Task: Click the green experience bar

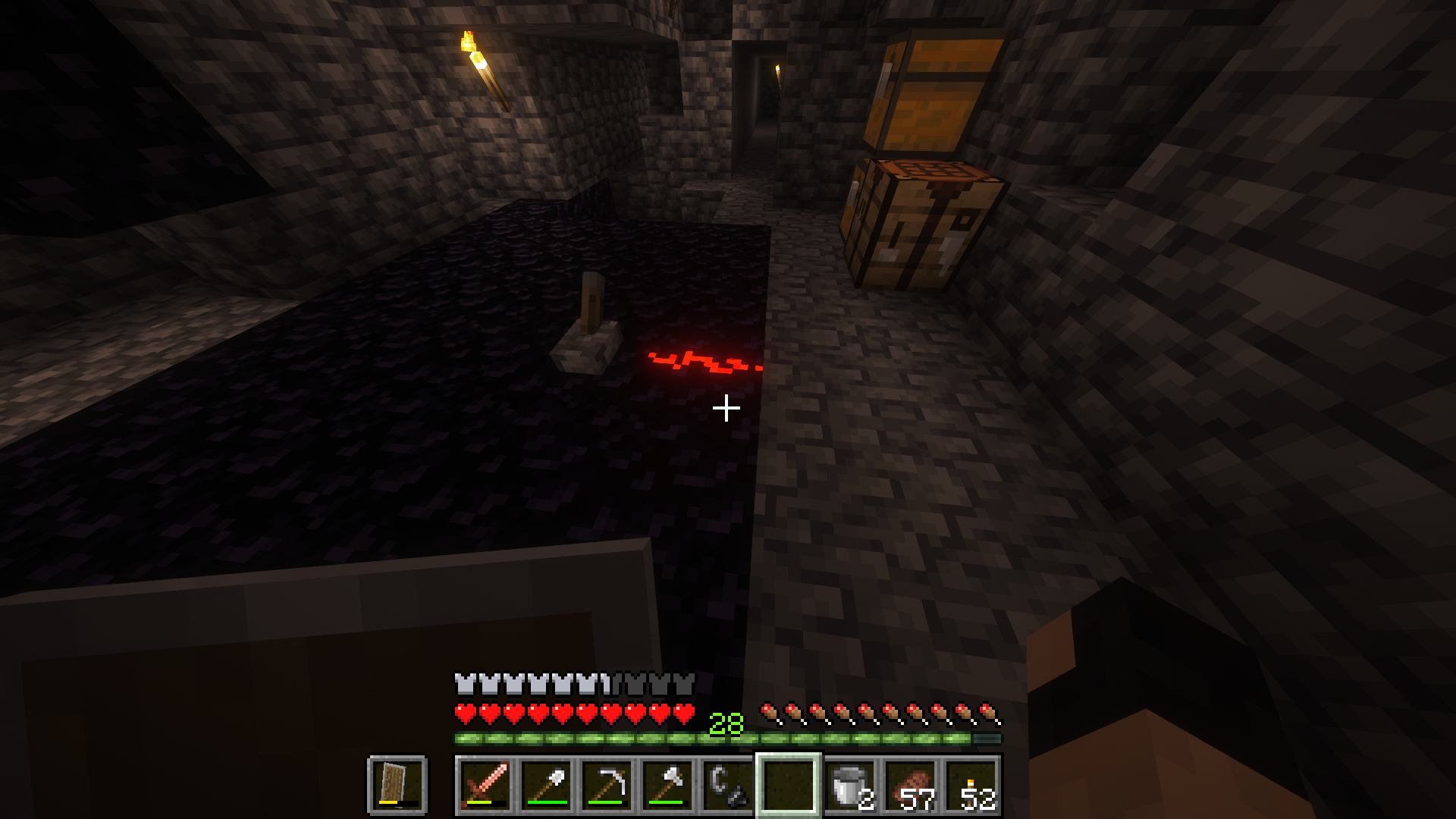Action: [x=607, y=736]
